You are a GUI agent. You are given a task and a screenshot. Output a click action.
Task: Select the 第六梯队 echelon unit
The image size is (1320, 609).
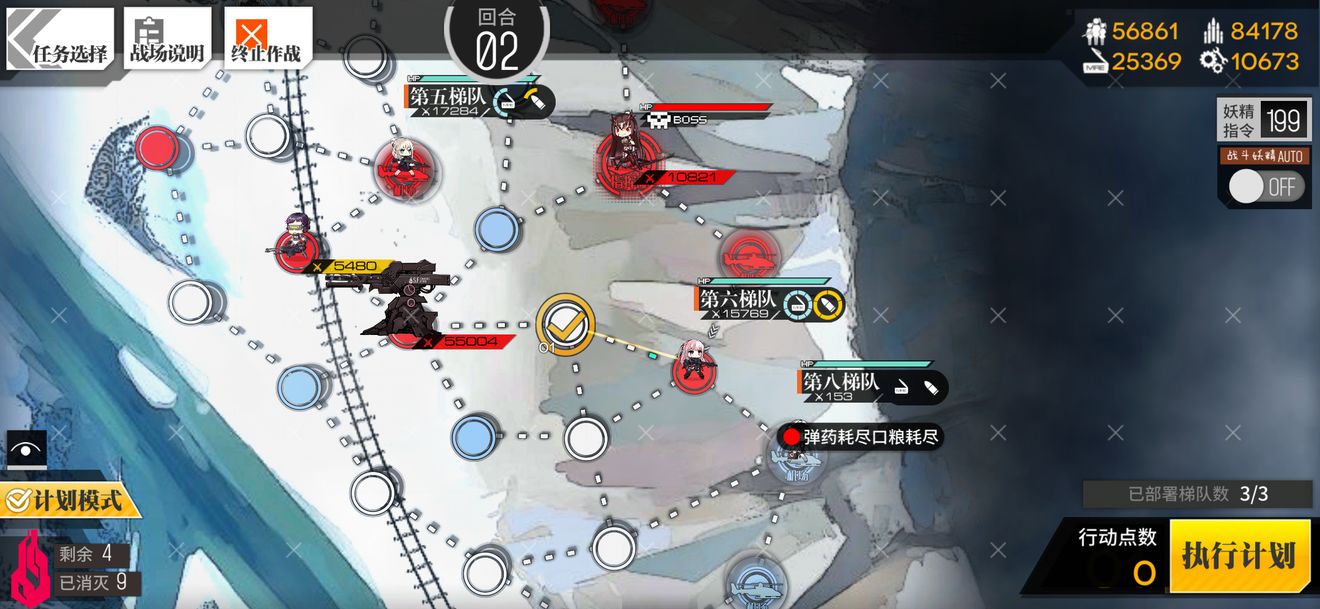(x=693, y=367)
